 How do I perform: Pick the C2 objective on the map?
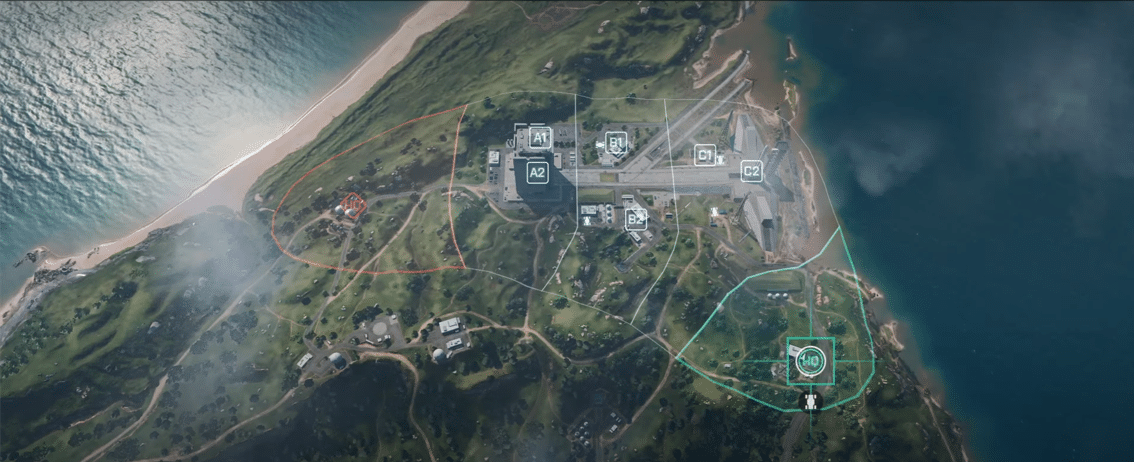point(751,172)
